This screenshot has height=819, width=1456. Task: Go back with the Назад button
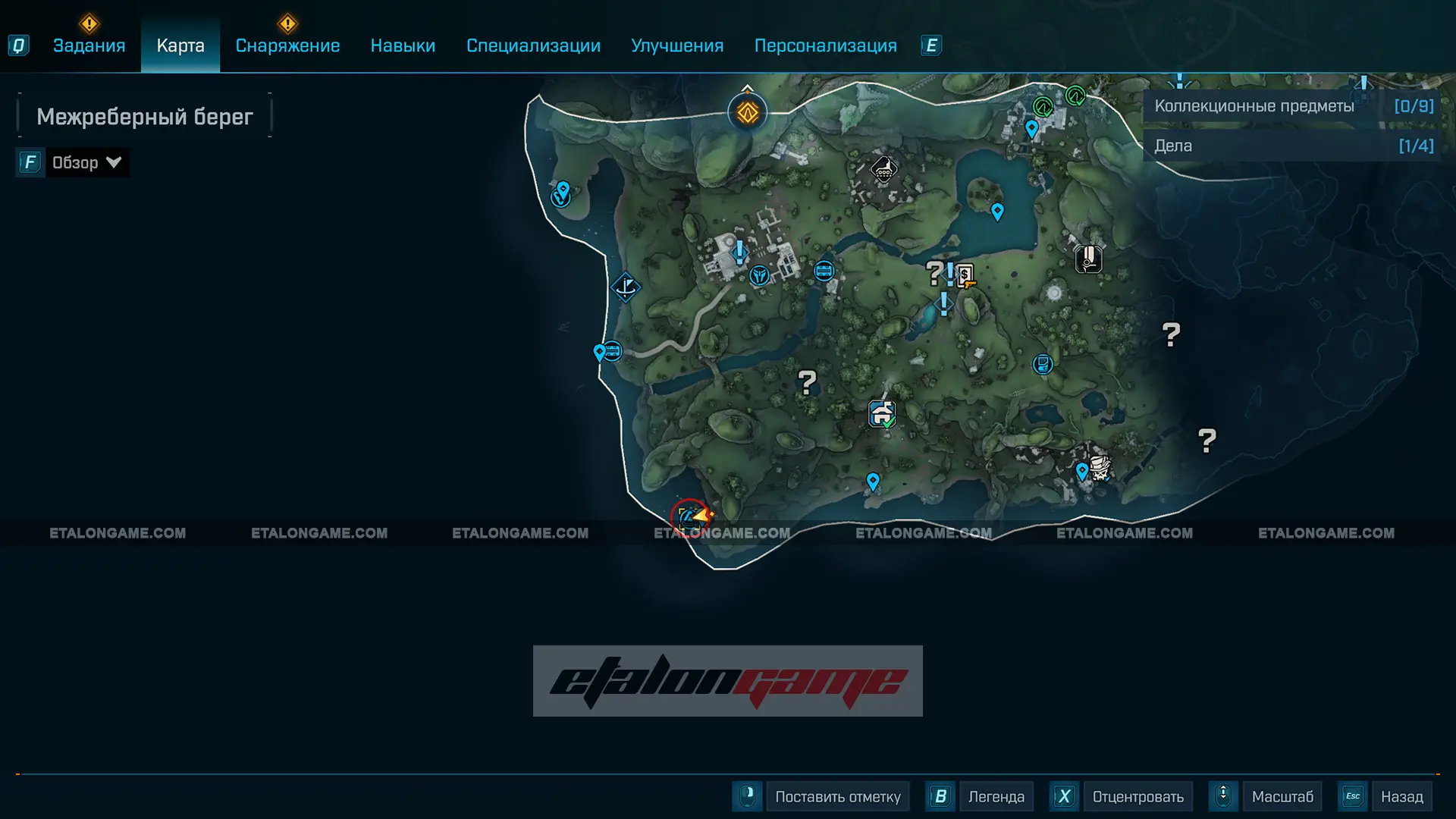[x=1401, y=797]
